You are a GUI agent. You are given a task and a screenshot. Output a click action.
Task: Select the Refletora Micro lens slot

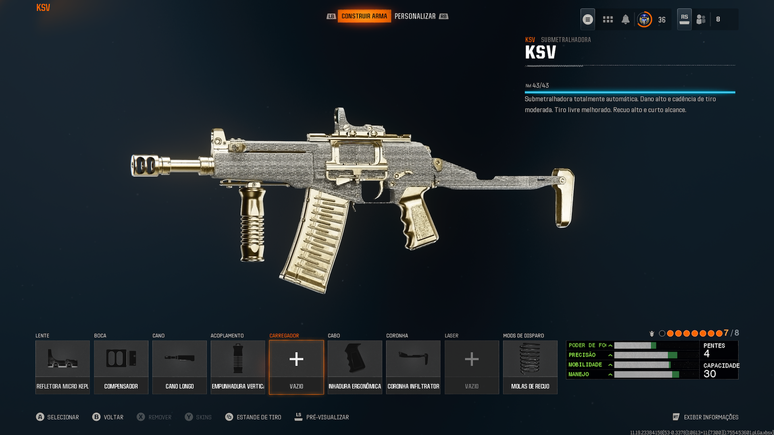[x=62, y=366]
